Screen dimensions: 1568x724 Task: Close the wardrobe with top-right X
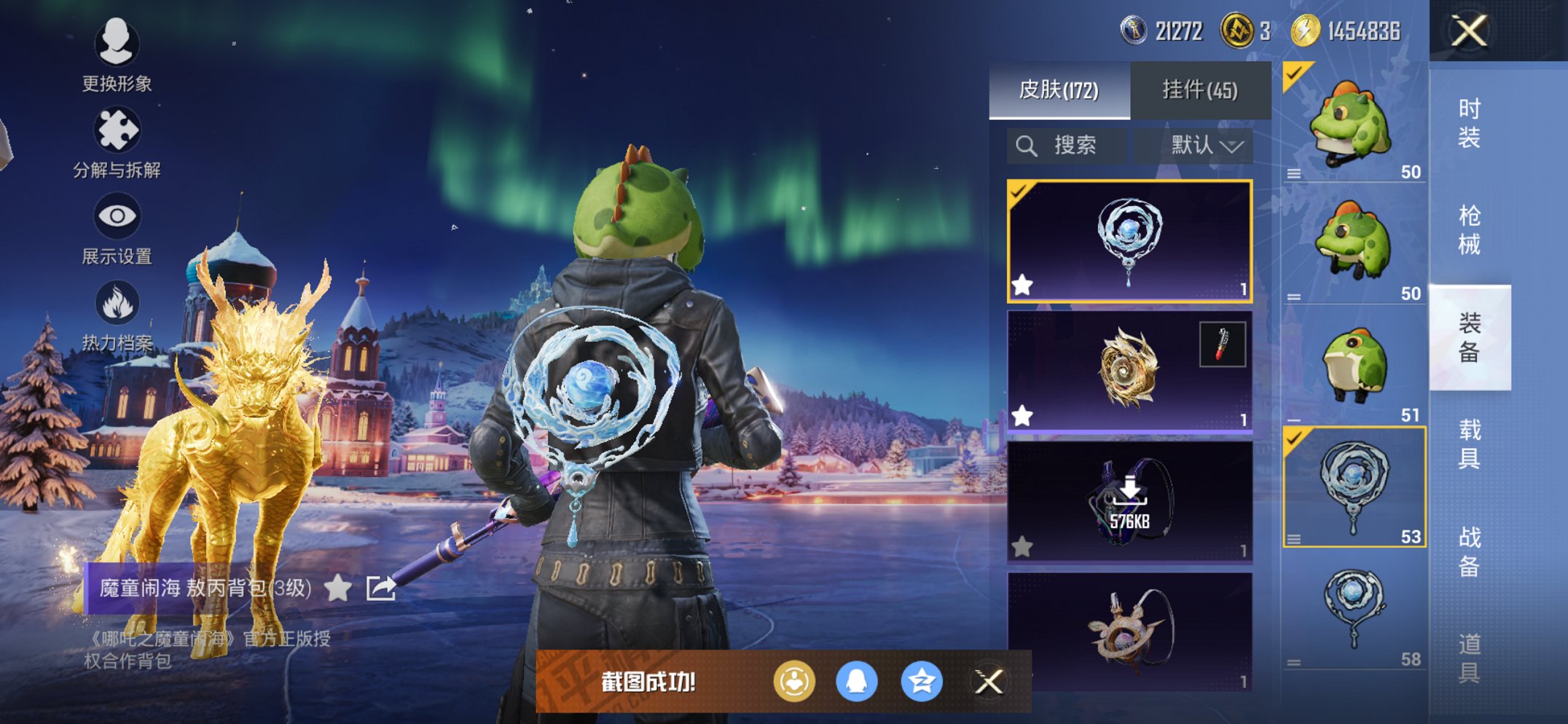tap(1468, 31)
